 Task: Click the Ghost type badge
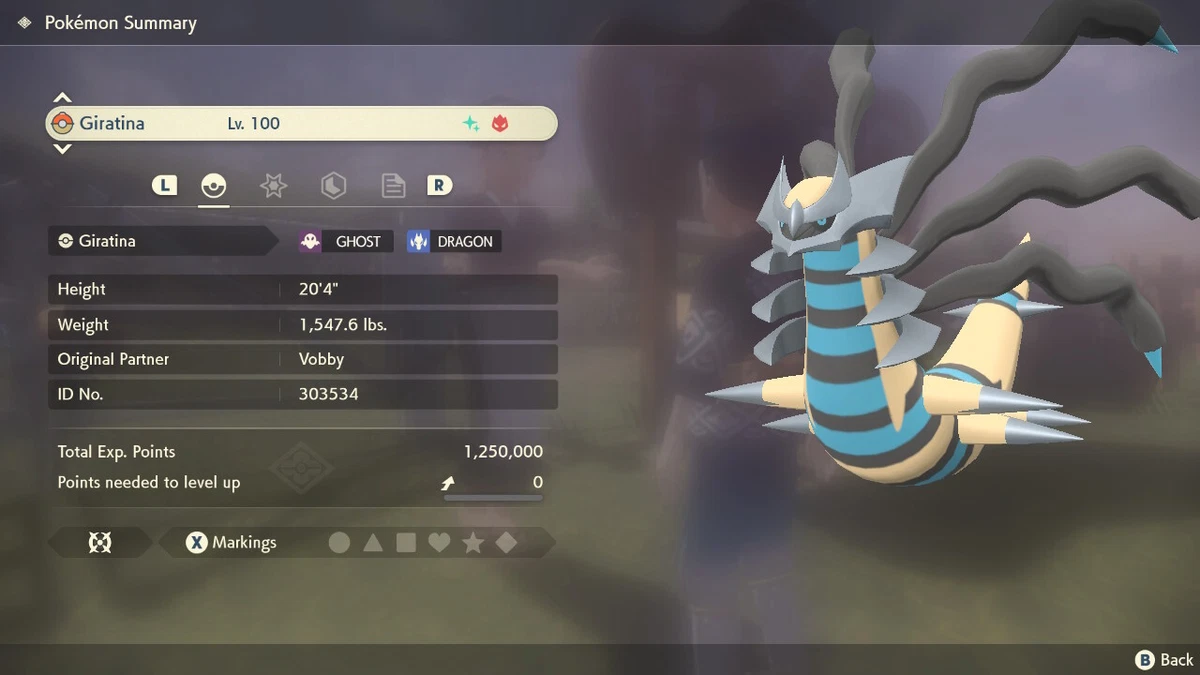coord(345,241)
